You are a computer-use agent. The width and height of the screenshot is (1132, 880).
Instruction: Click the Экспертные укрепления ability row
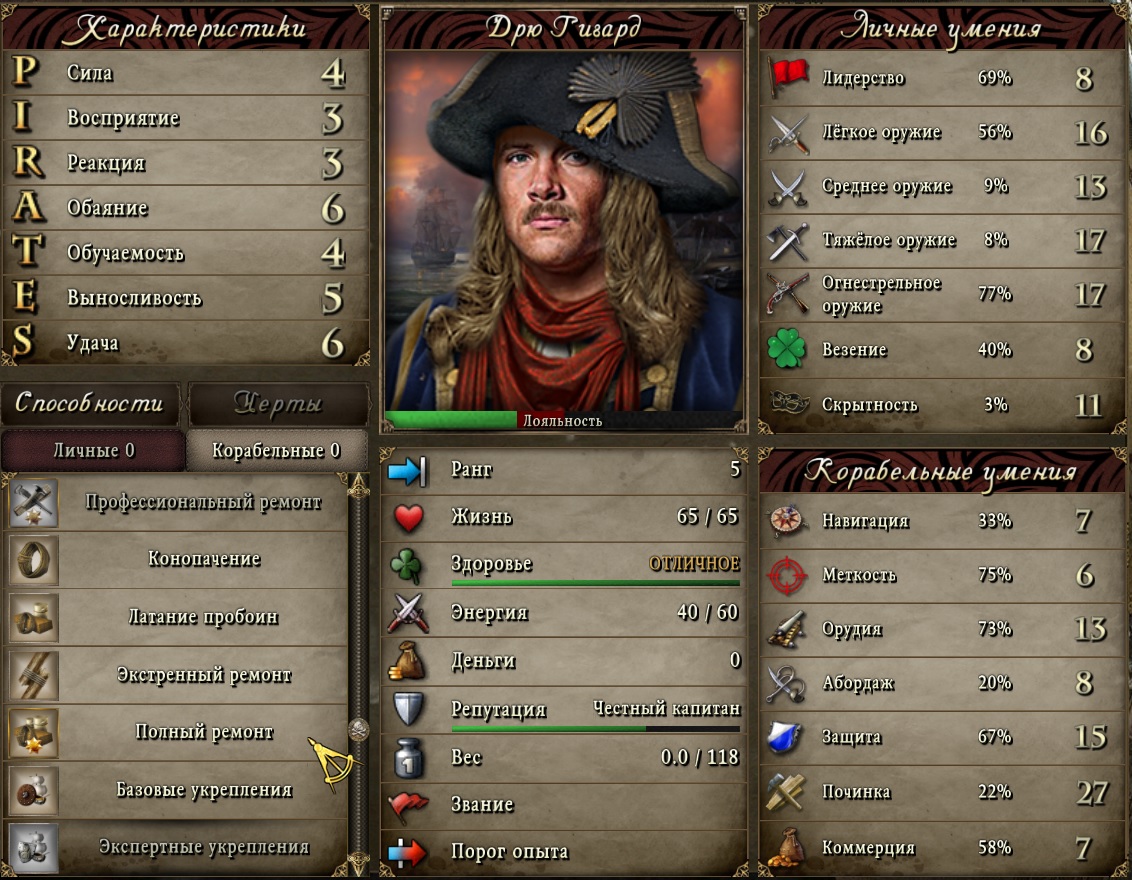[202, 847]
